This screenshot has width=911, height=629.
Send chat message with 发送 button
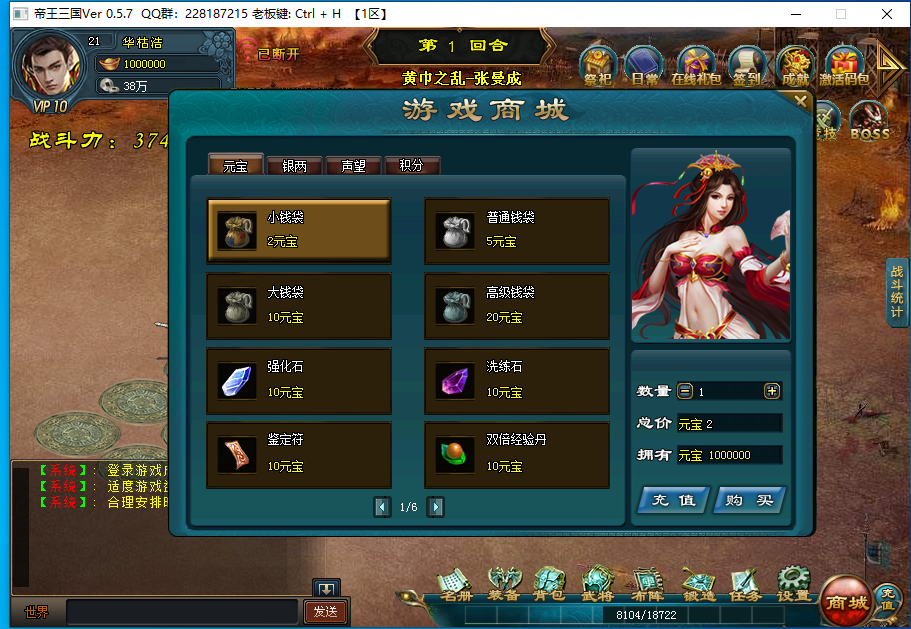pos(325,611)
